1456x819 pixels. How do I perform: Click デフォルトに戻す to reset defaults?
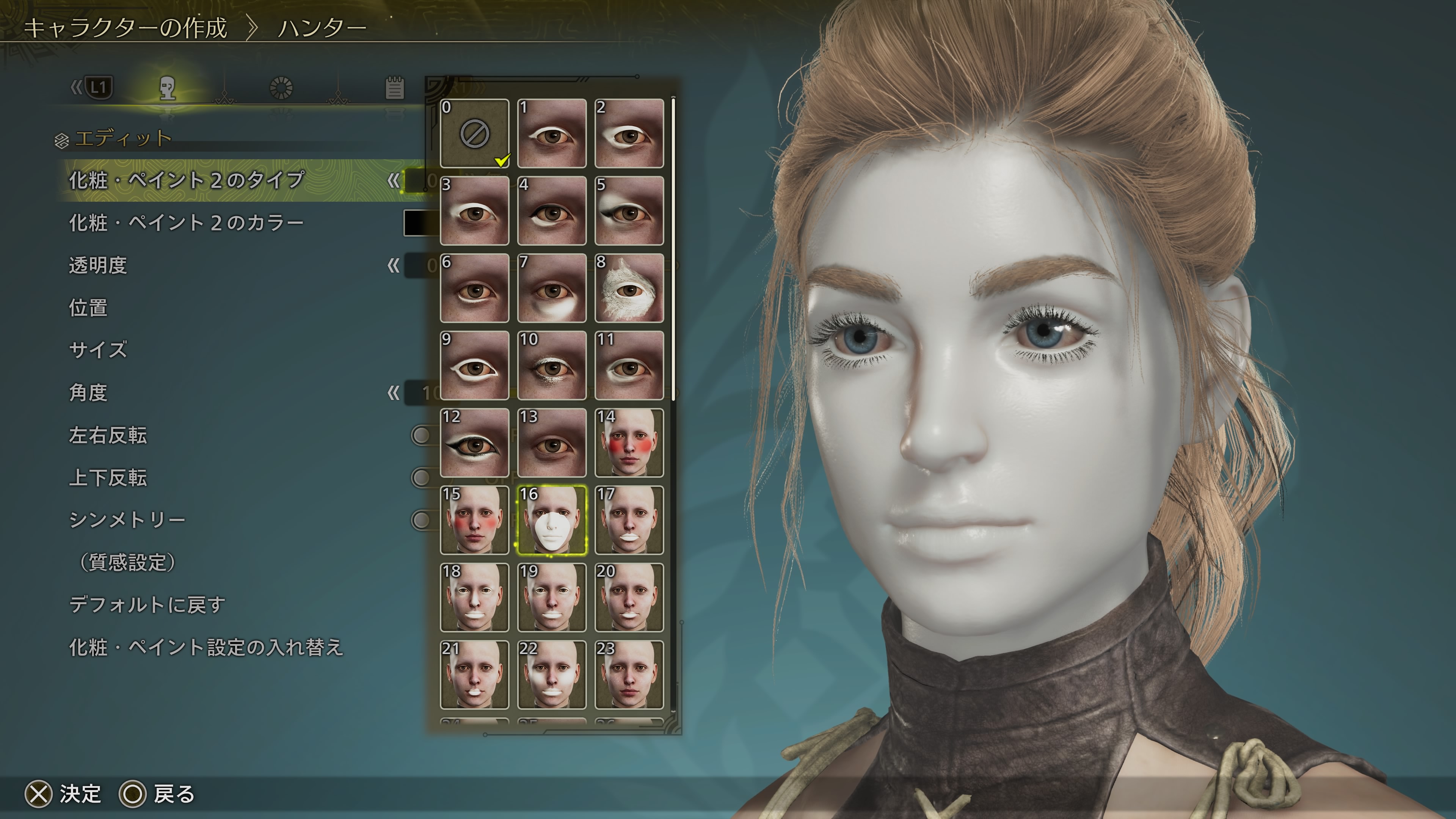[x=147, y=605]
